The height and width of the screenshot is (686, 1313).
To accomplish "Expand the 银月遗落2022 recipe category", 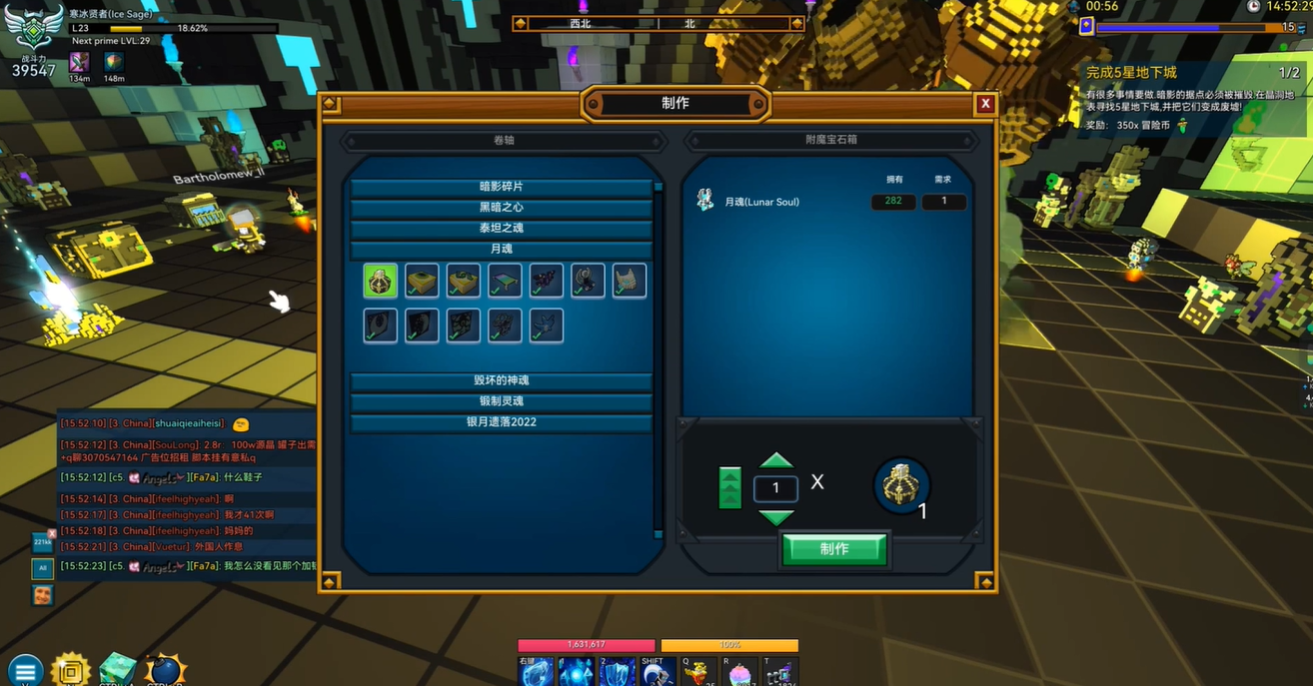I will 501,422.
